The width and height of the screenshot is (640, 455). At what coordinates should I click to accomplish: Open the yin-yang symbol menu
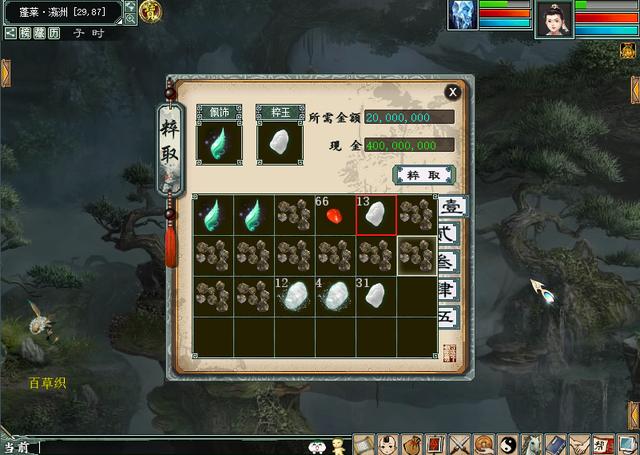point(508,444)
